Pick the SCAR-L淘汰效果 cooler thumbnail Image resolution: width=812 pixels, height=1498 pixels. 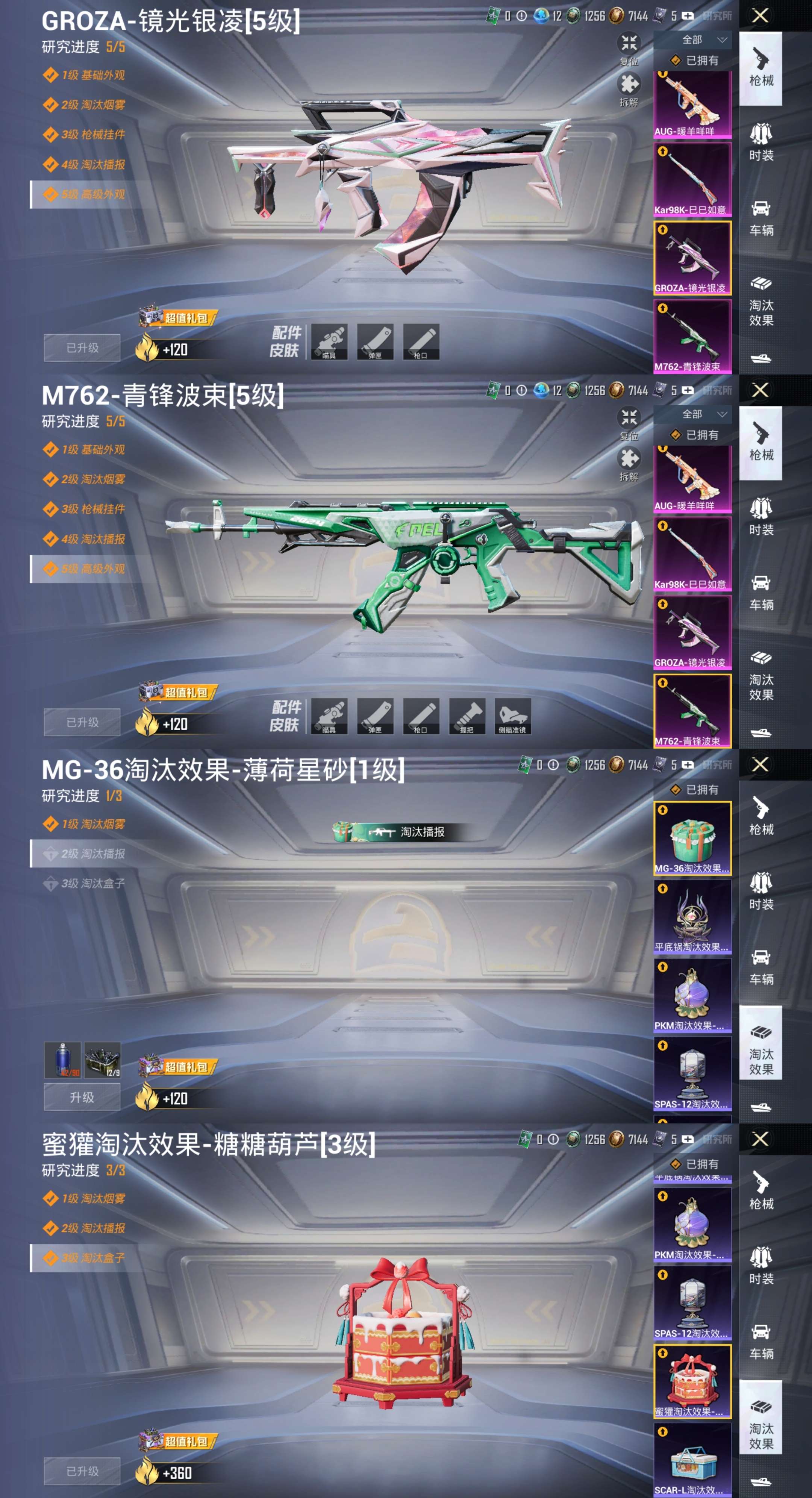[692, 1459]
